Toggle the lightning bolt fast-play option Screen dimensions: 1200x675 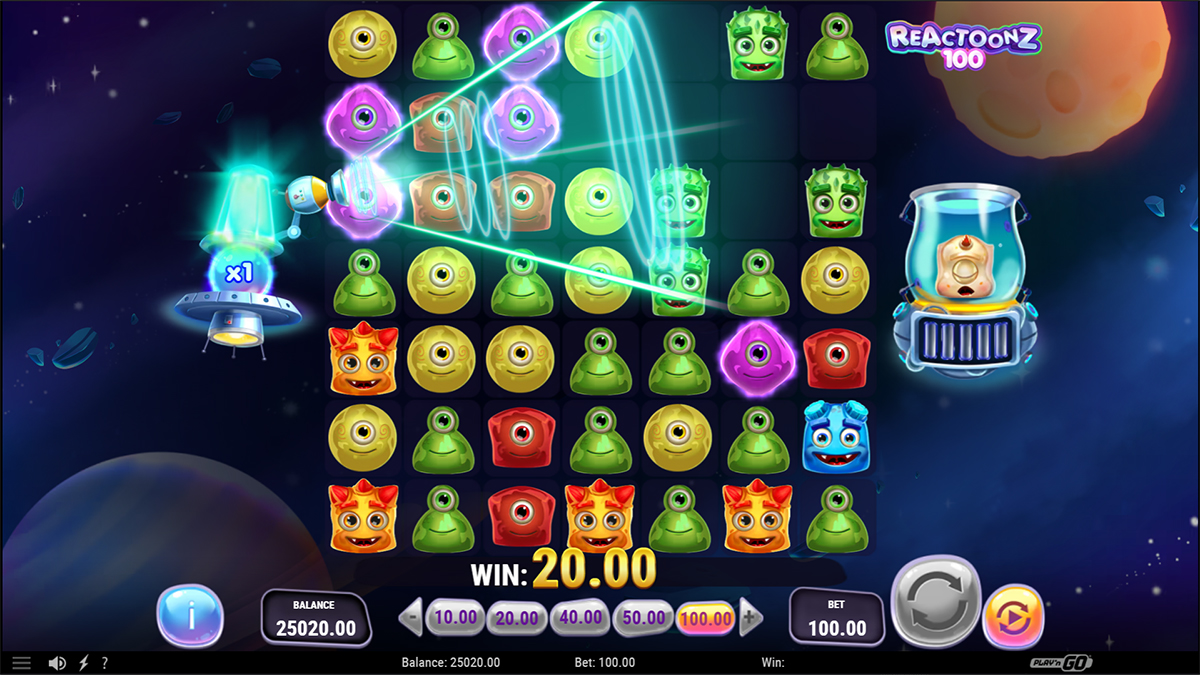(83, 663)
